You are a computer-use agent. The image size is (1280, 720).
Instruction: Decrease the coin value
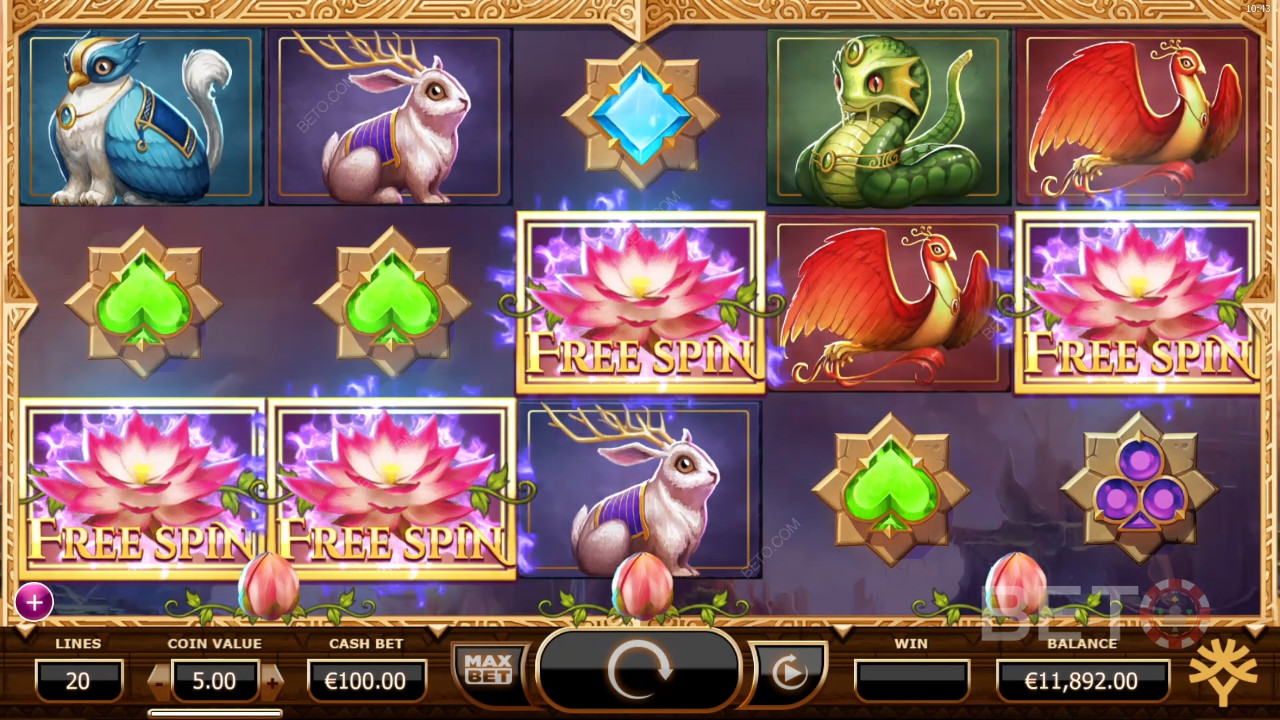pyautogui.click(x=159, y=682)
